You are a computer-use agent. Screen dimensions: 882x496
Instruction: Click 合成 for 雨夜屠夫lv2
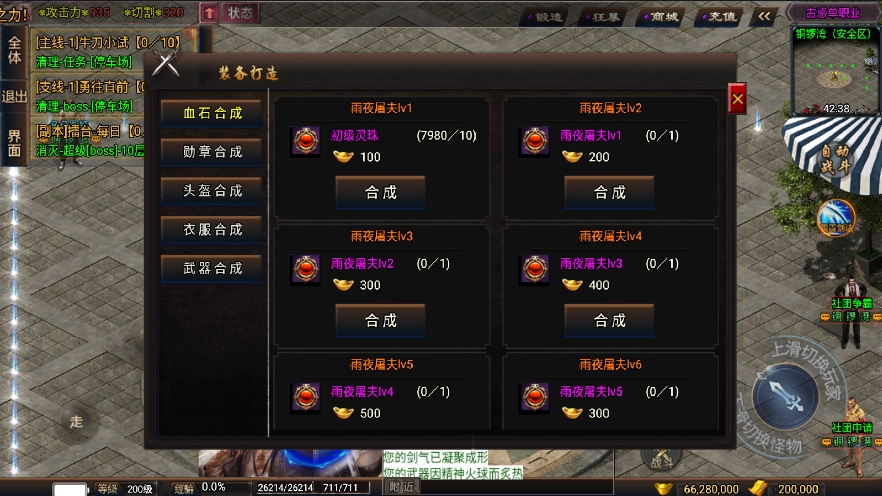[609, 192]
